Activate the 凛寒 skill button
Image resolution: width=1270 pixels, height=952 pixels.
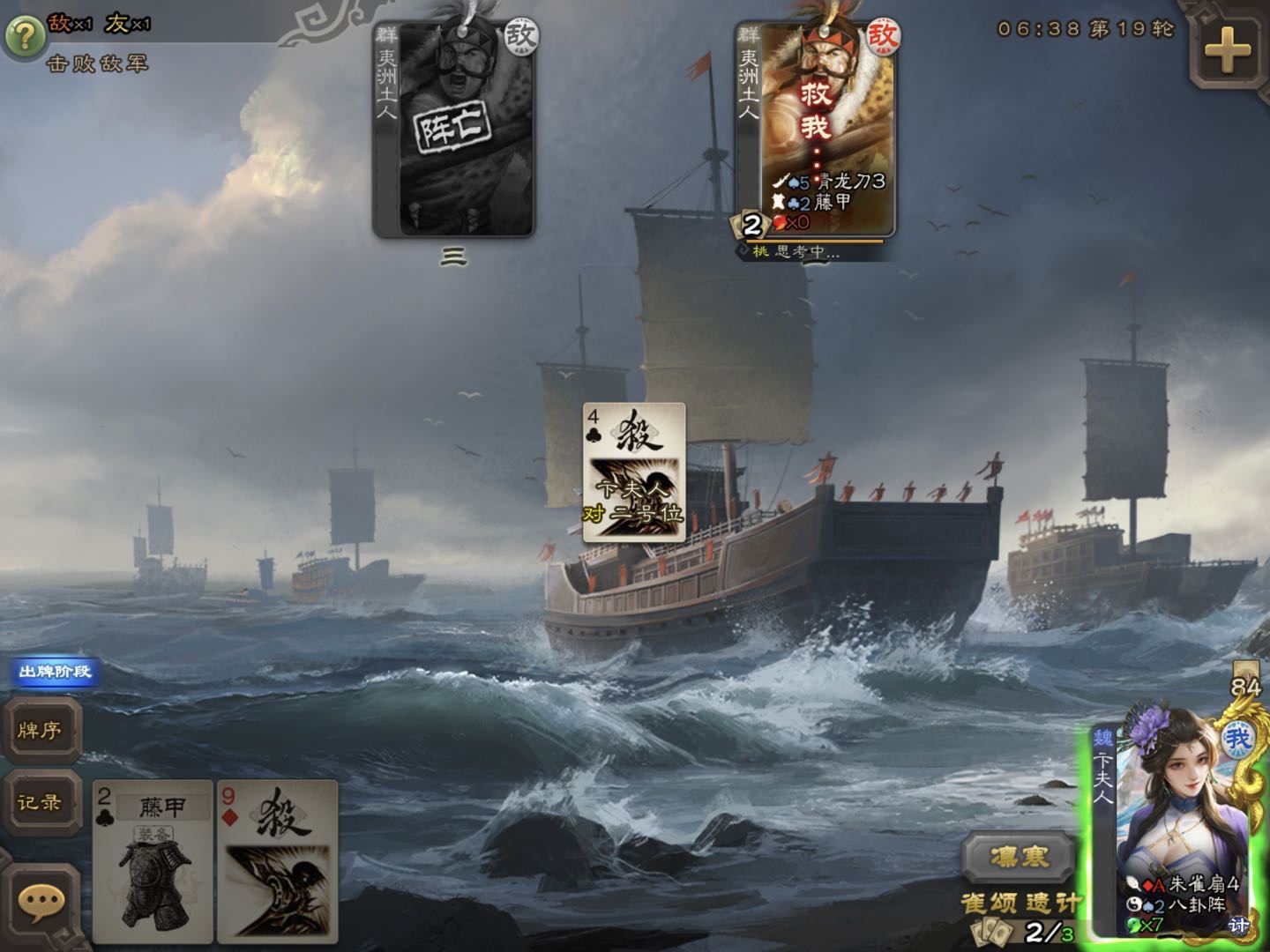(1019, 856)
